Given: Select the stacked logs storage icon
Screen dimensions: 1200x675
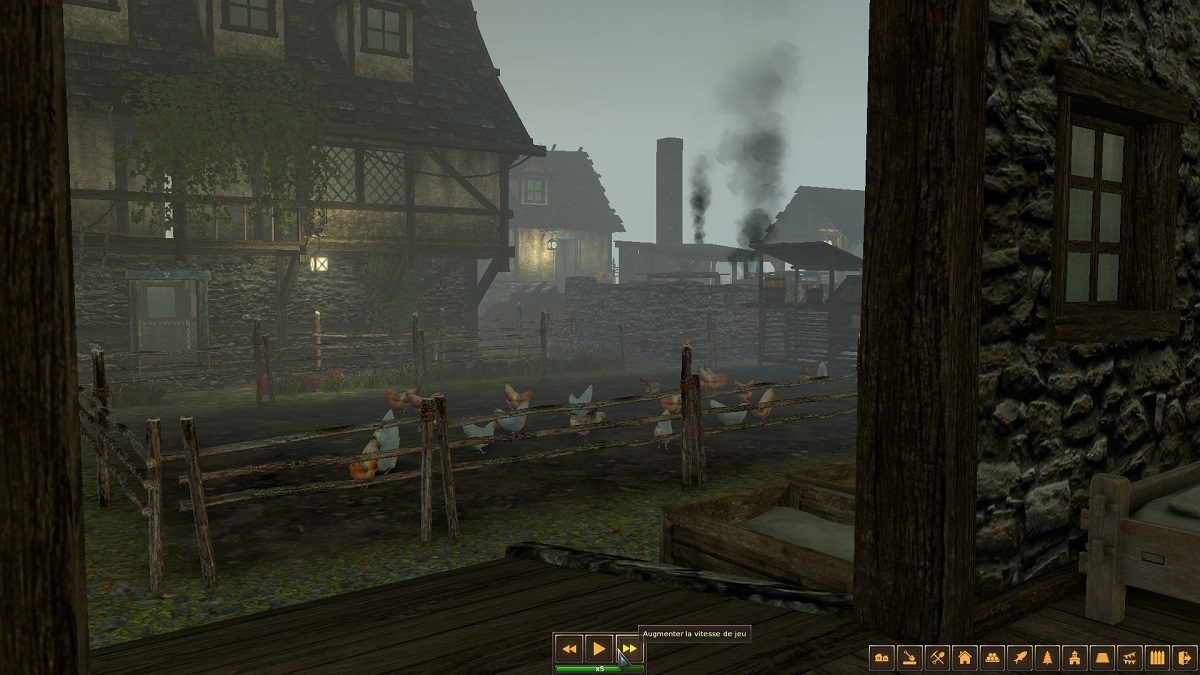Looking at the screenshot, I should pyautogui.click(x=993, y=658).
